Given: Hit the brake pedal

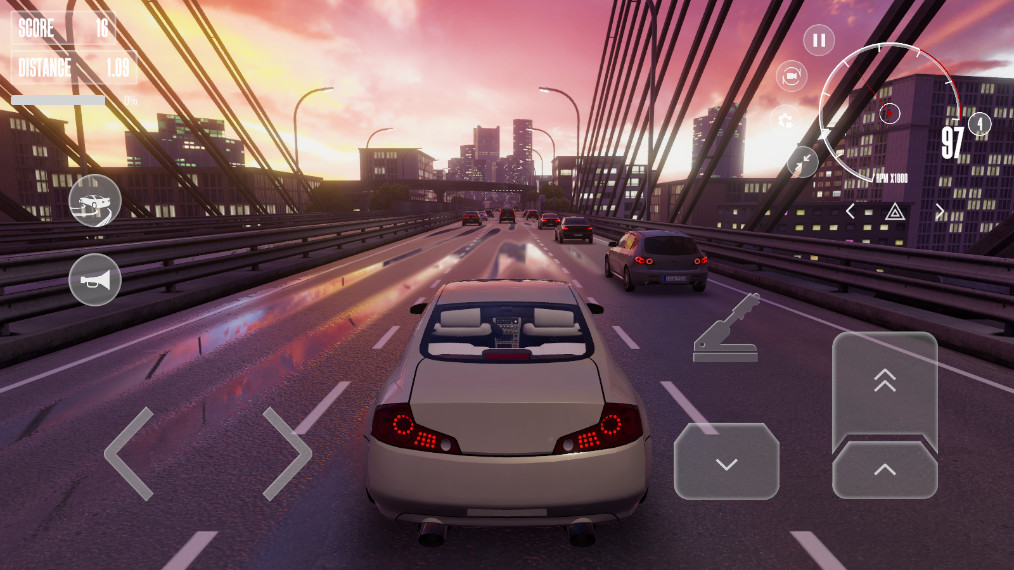Looking at the screenshot, I should [726, 462].
